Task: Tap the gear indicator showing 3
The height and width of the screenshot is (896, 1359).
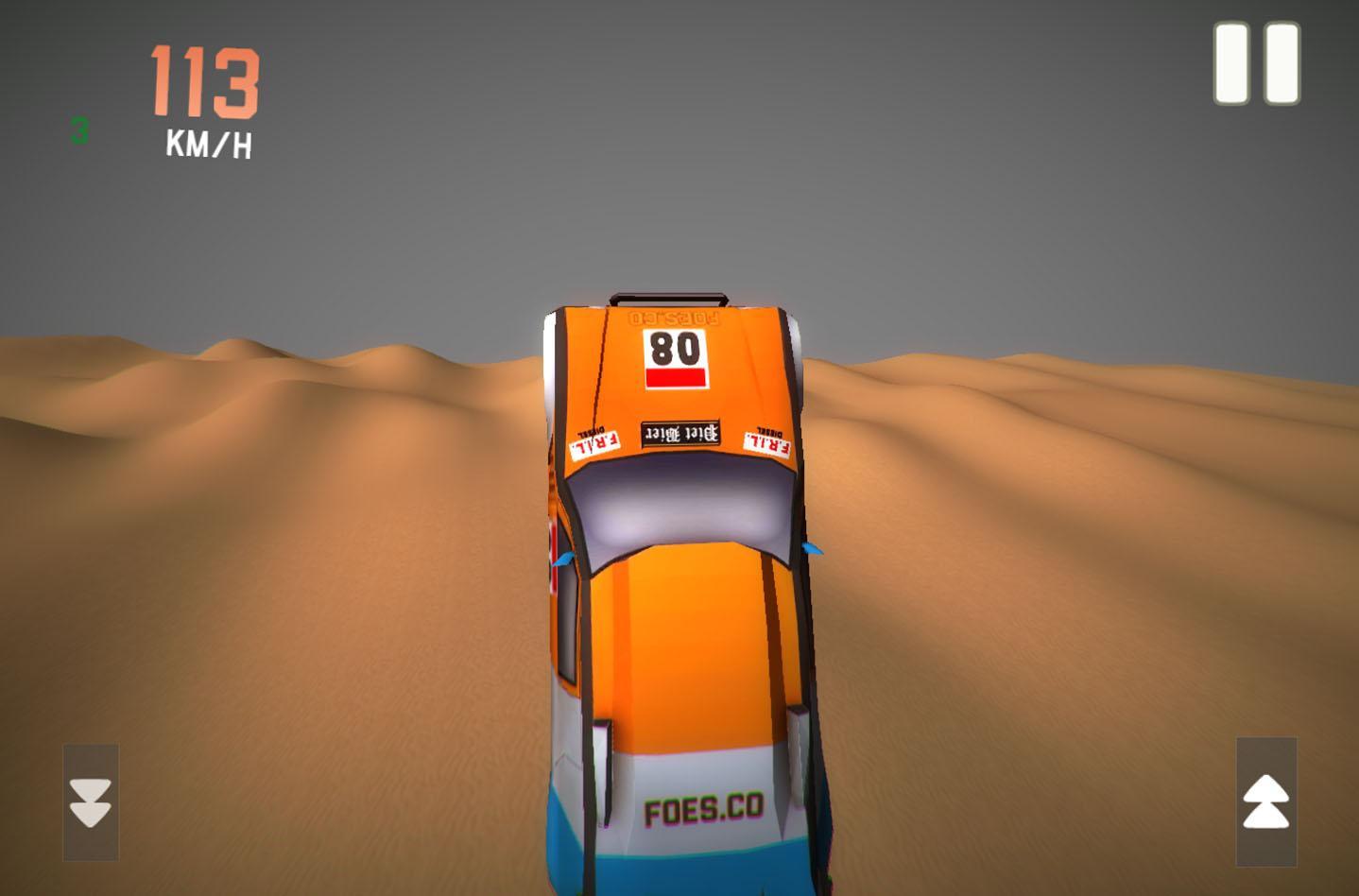Action: click(79, 131)
